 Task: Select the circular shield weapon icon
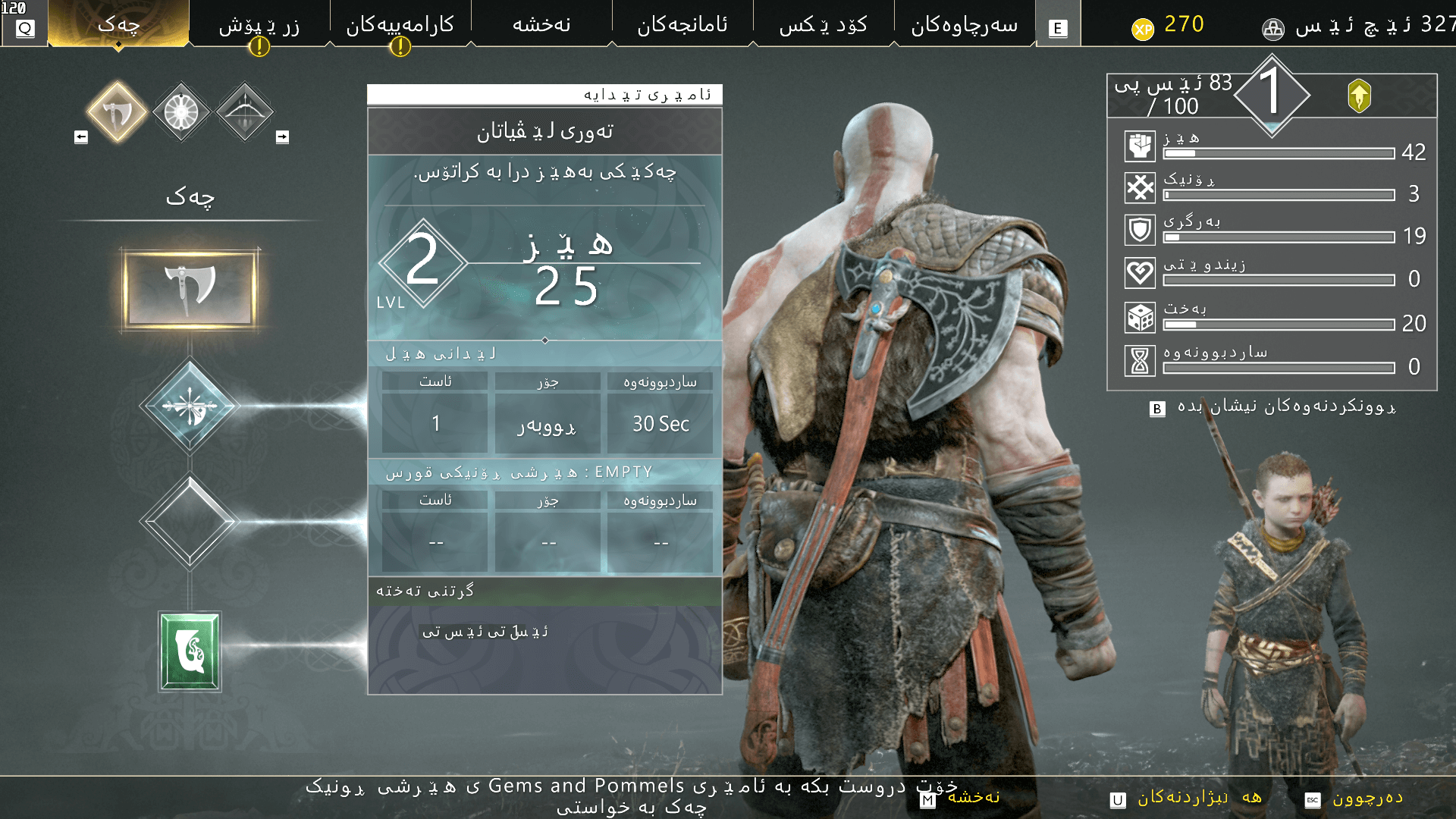point(180,111)
